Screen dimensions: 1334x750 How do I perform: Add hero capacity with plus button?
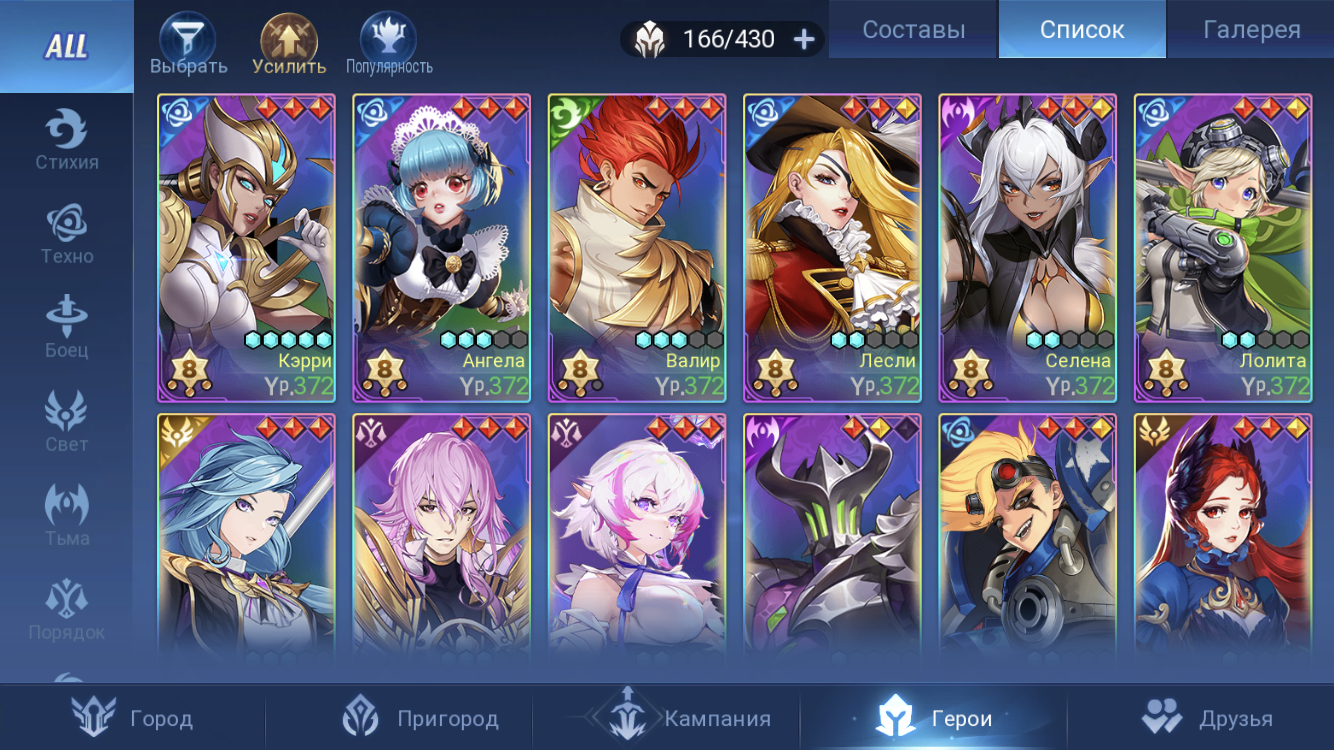[804, 39]
